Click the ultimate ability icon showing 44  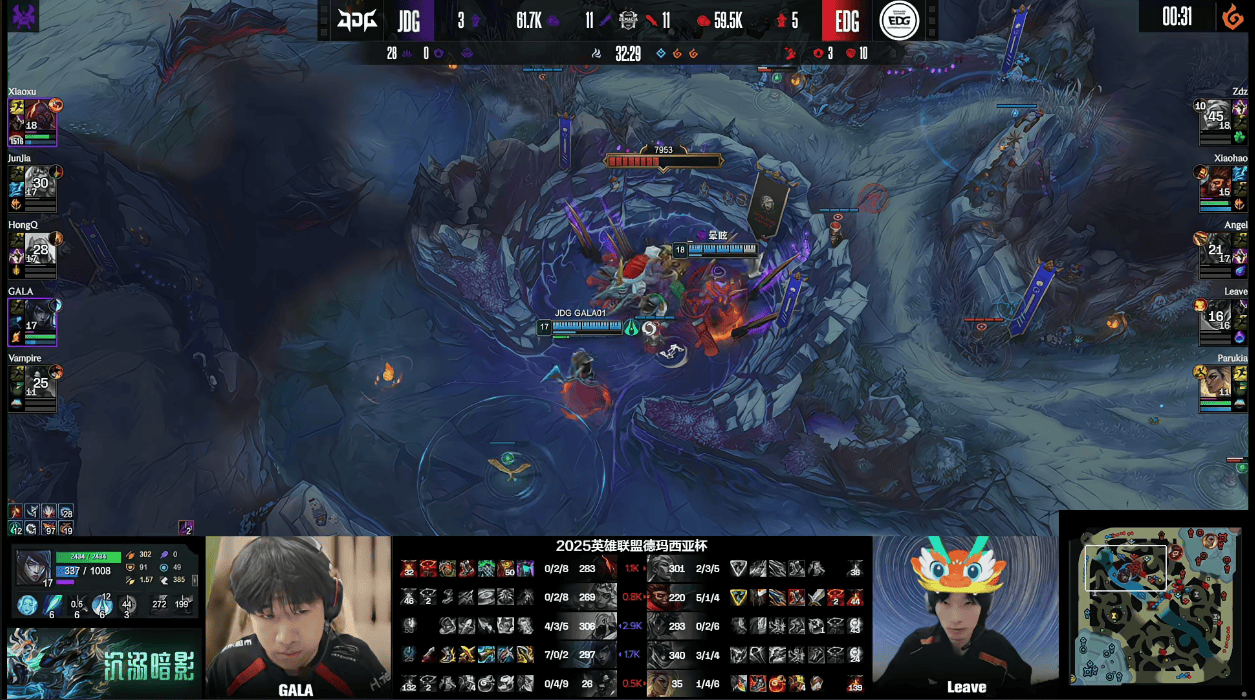127,605
